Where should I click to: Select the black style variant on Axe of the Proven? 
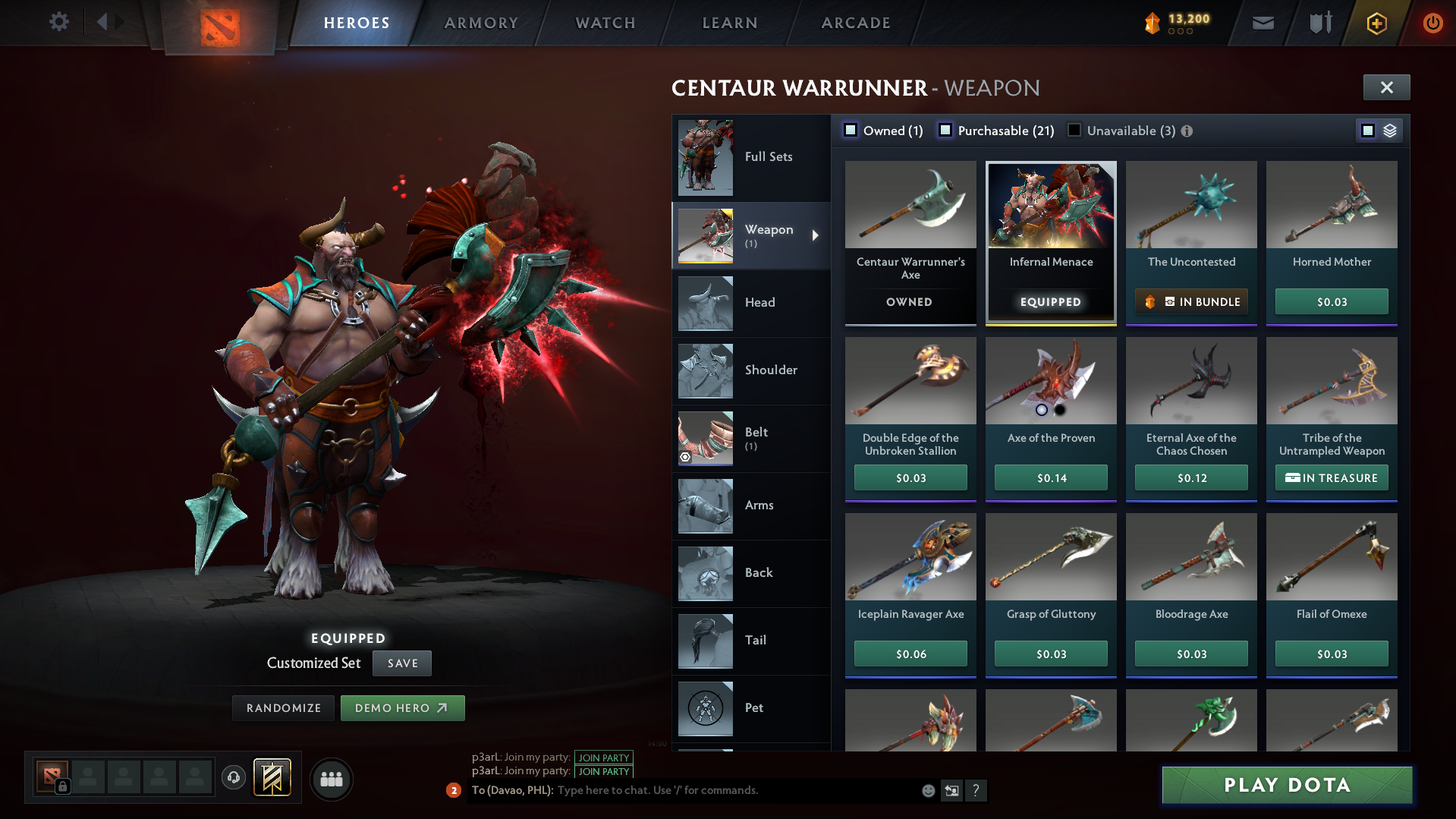tap(1061, 410)
